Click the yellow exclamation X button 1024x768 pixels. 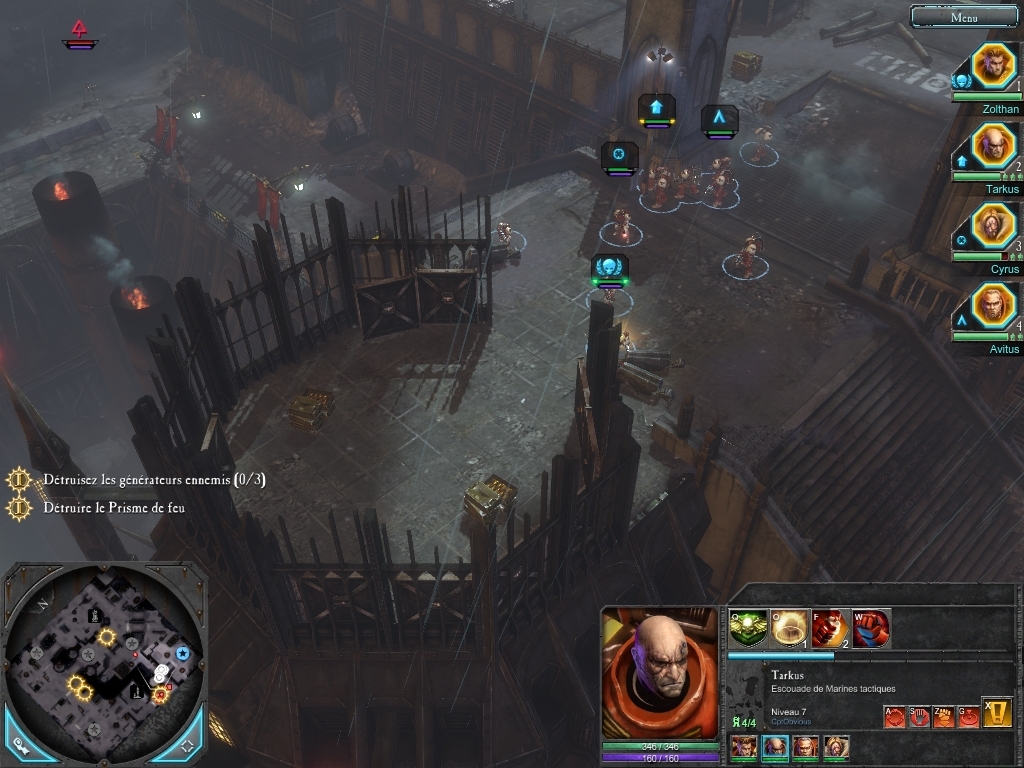point(997,712)
